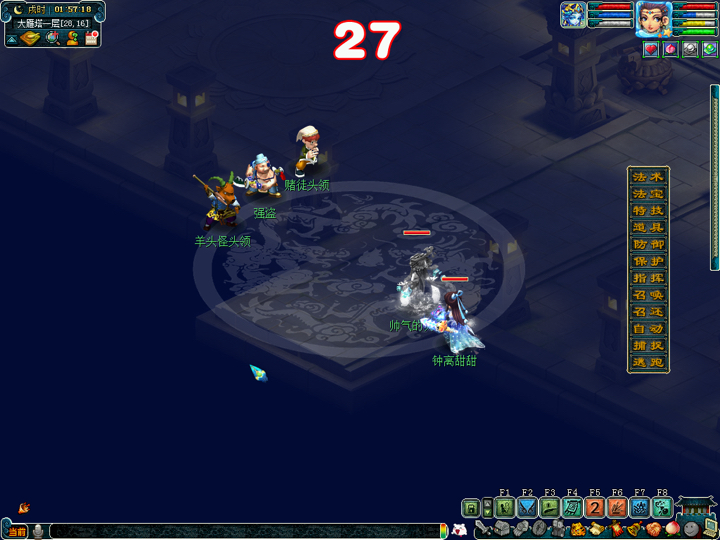Image resolution: width=720 pixels, height=540 pixels.
Task: Select 召还 to recall the pet
Action: tap(648, 312)
